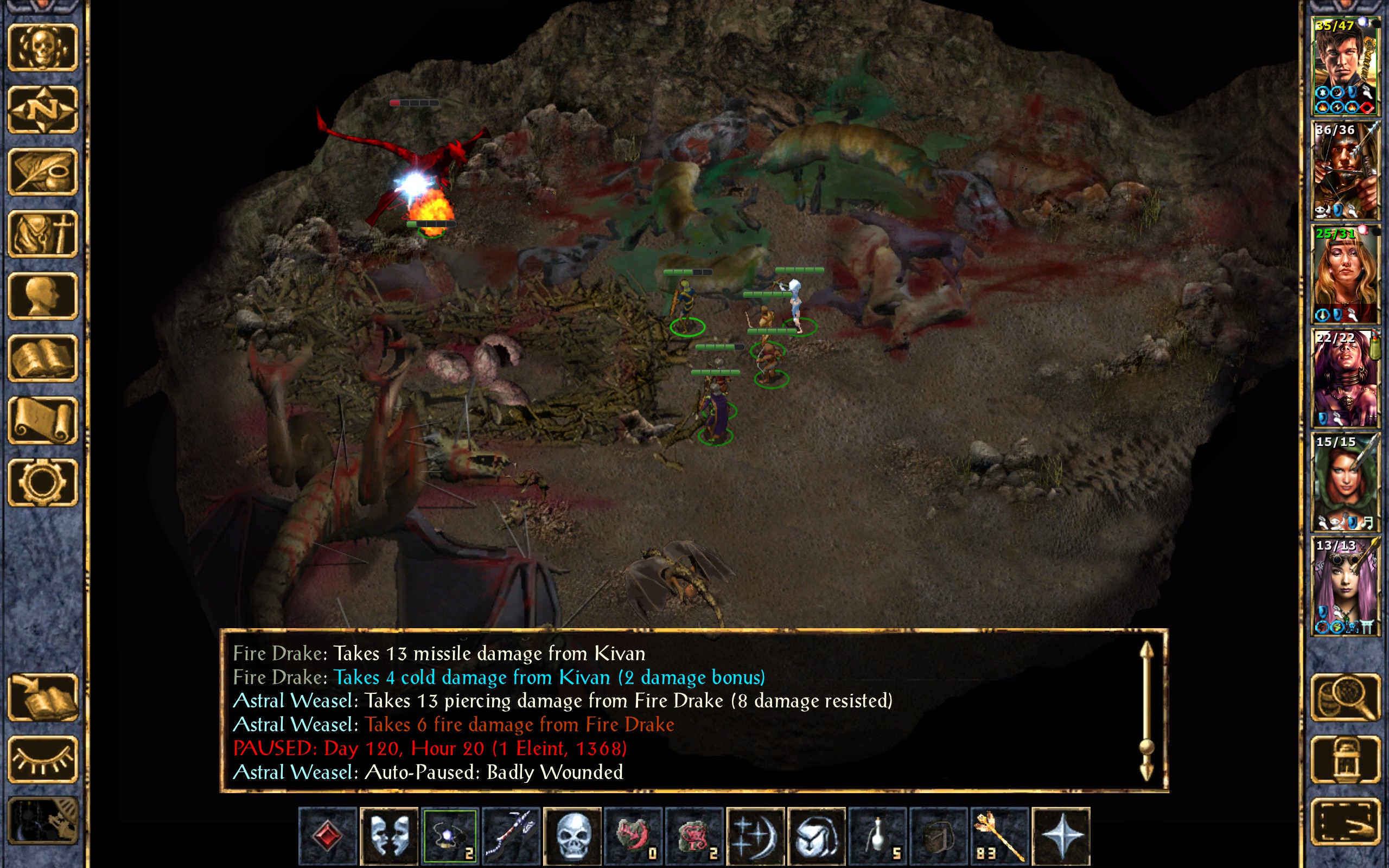The image size is (1389, 868).
Task: Open the inventory statue-and-sword button
Action: tap(42, 234)
